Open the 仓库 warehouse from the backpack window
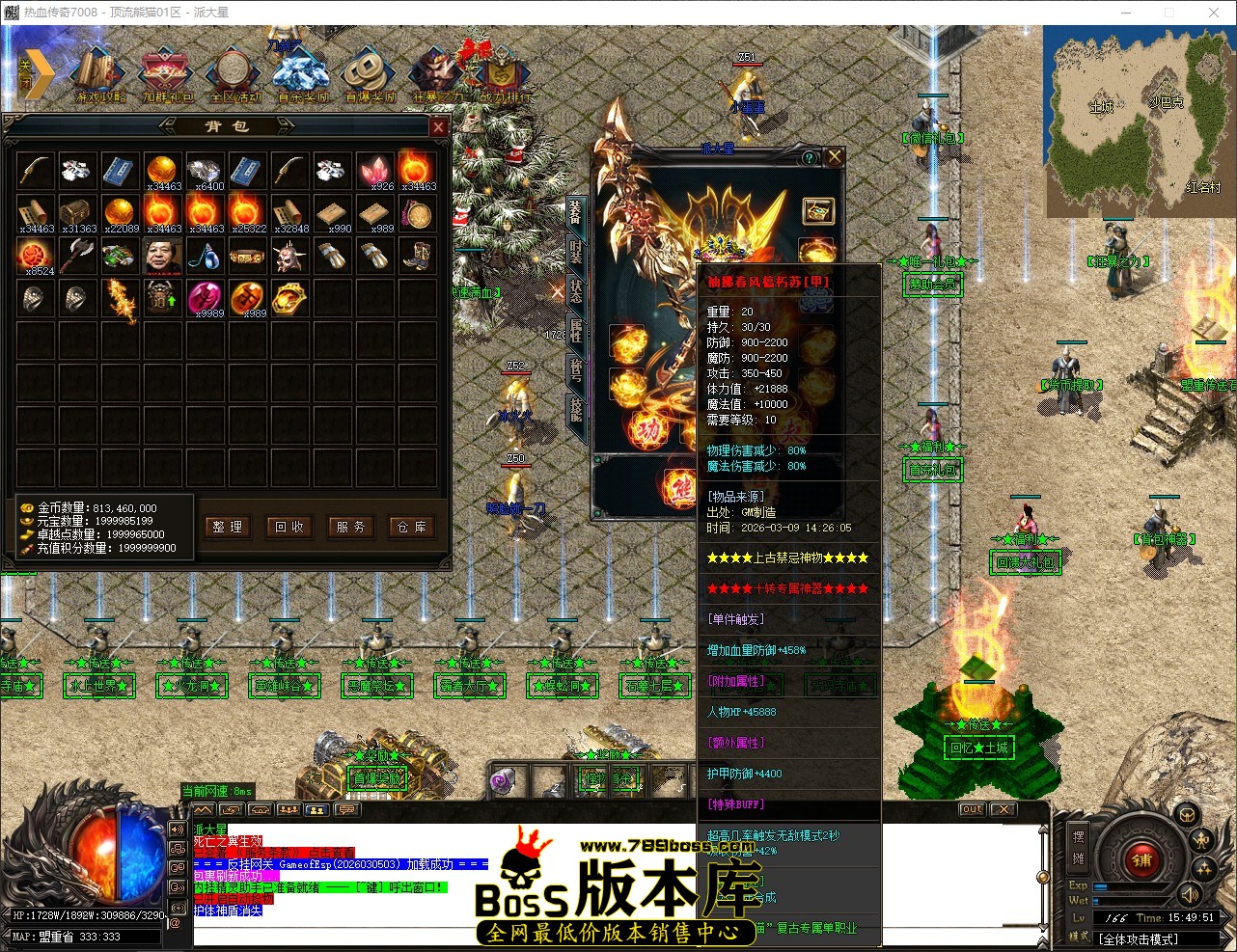1237x952 pixels. click(x=411, y=527)
